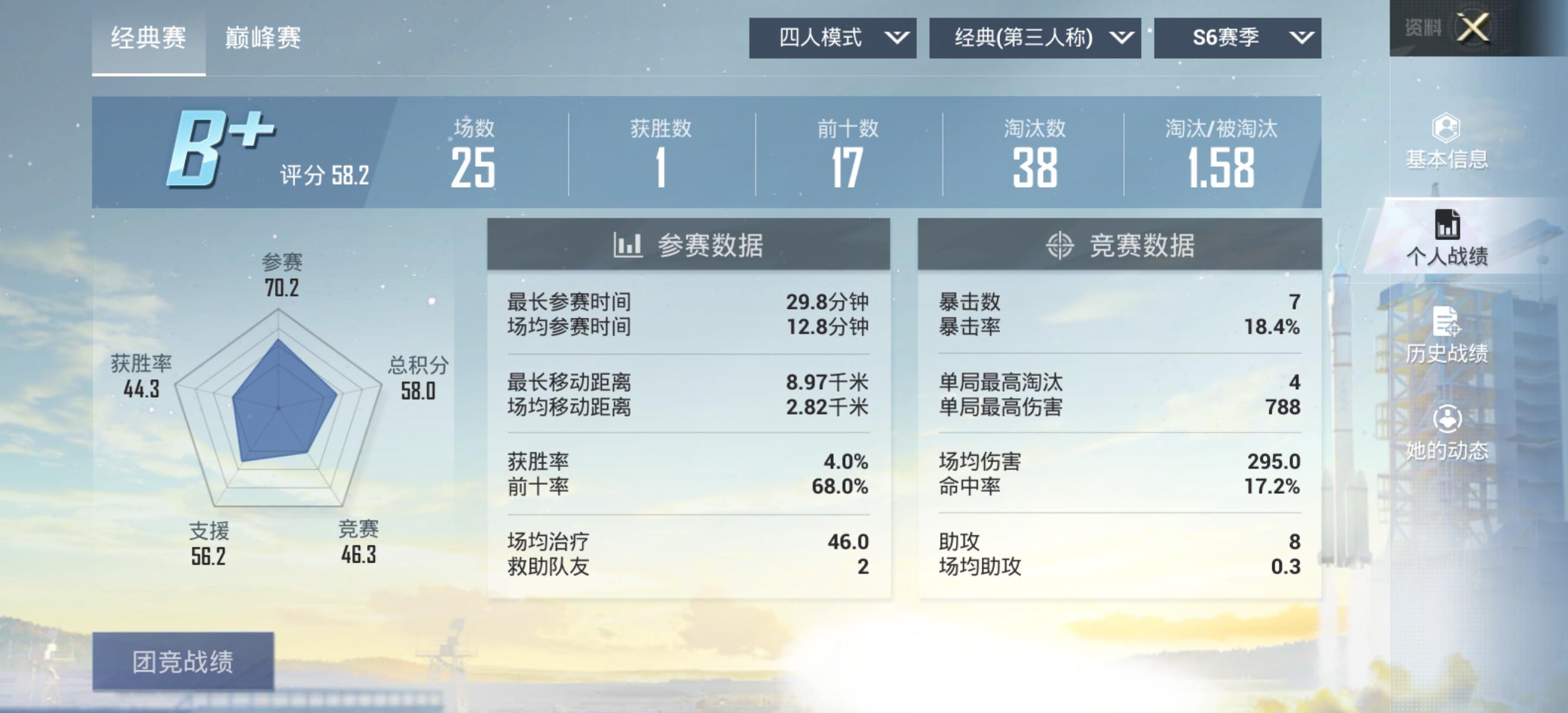
Task: Expand the S6赛季 season selector
Action: click(1235, 38)
